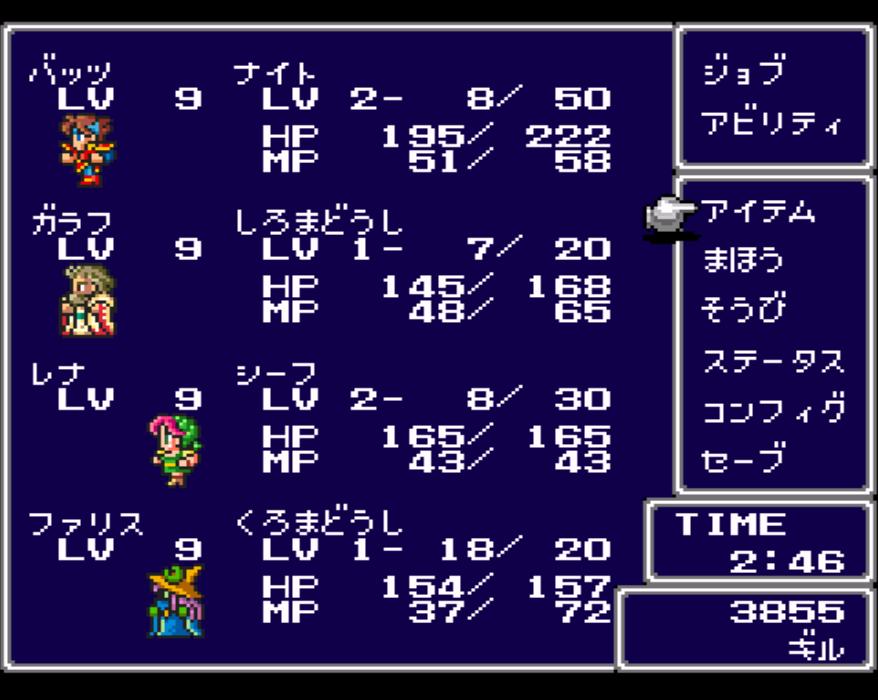
Task: Choose the まほう (Magic) option
Action: [x=741, y=261]
